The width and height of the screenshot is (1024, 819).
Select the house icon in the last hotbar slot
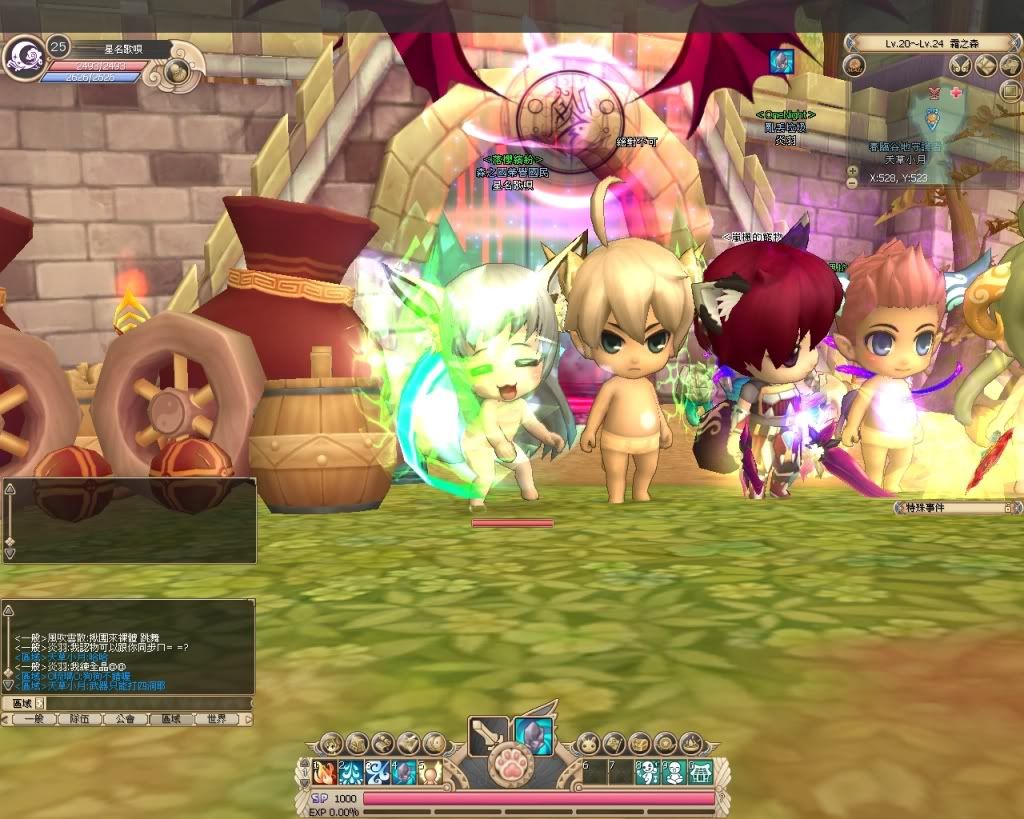(x=701, y=773)
